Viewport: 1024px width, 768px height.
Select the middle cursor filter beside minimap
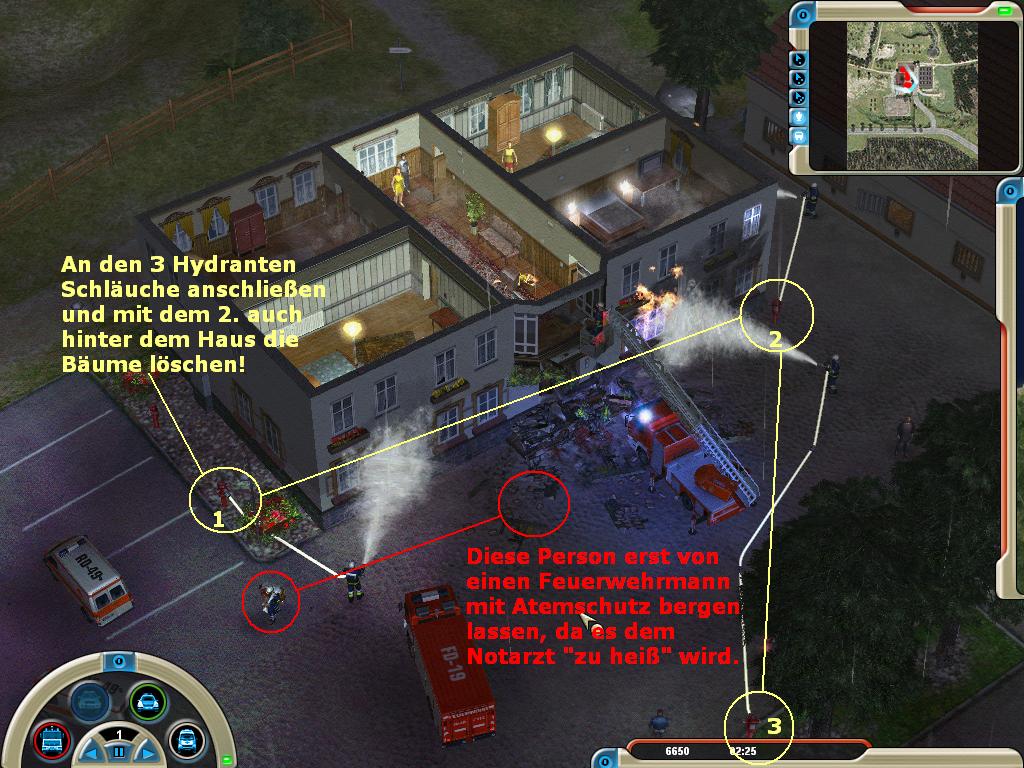(x=799, y=78)
